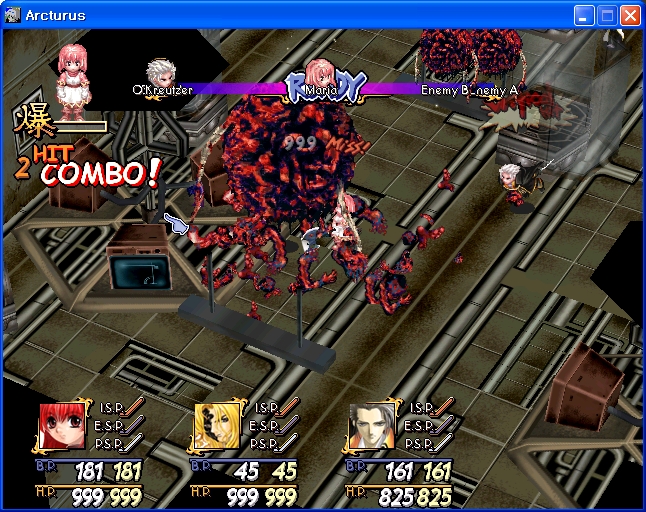Screen dimensions: 646x512
Task: Select the red-haired girl party portrait
Action: 62,427
